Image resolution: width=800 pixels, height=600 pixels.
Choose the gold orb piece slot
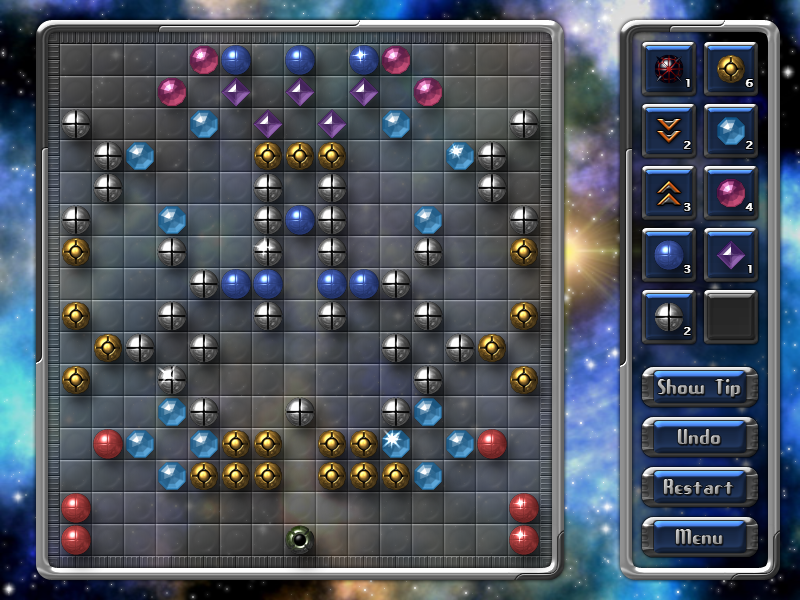pyautogui.click(x=730, y=68)
